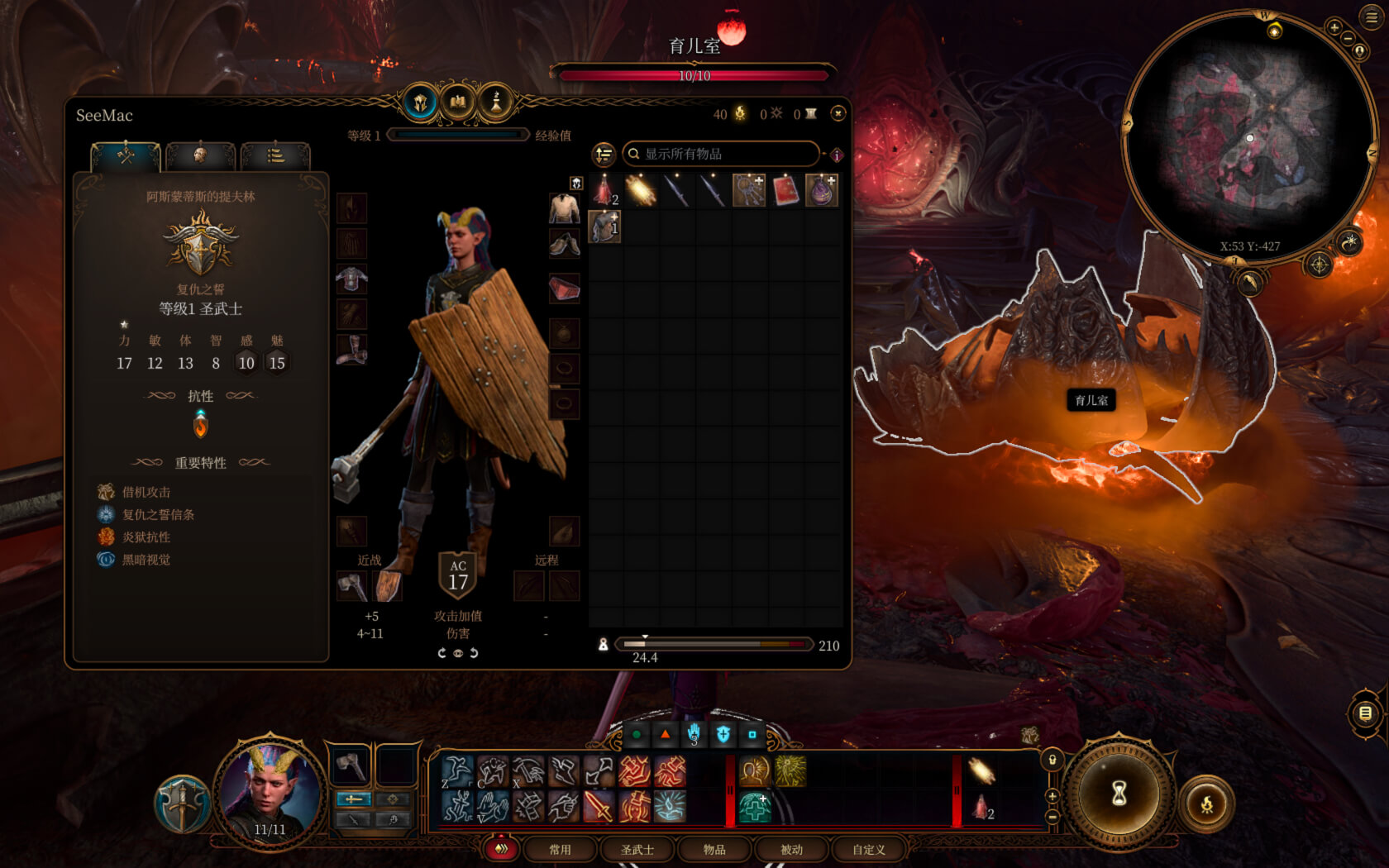
Task: Collapse hotbar rows with the minus control
Action: (x=1052, y=817)
